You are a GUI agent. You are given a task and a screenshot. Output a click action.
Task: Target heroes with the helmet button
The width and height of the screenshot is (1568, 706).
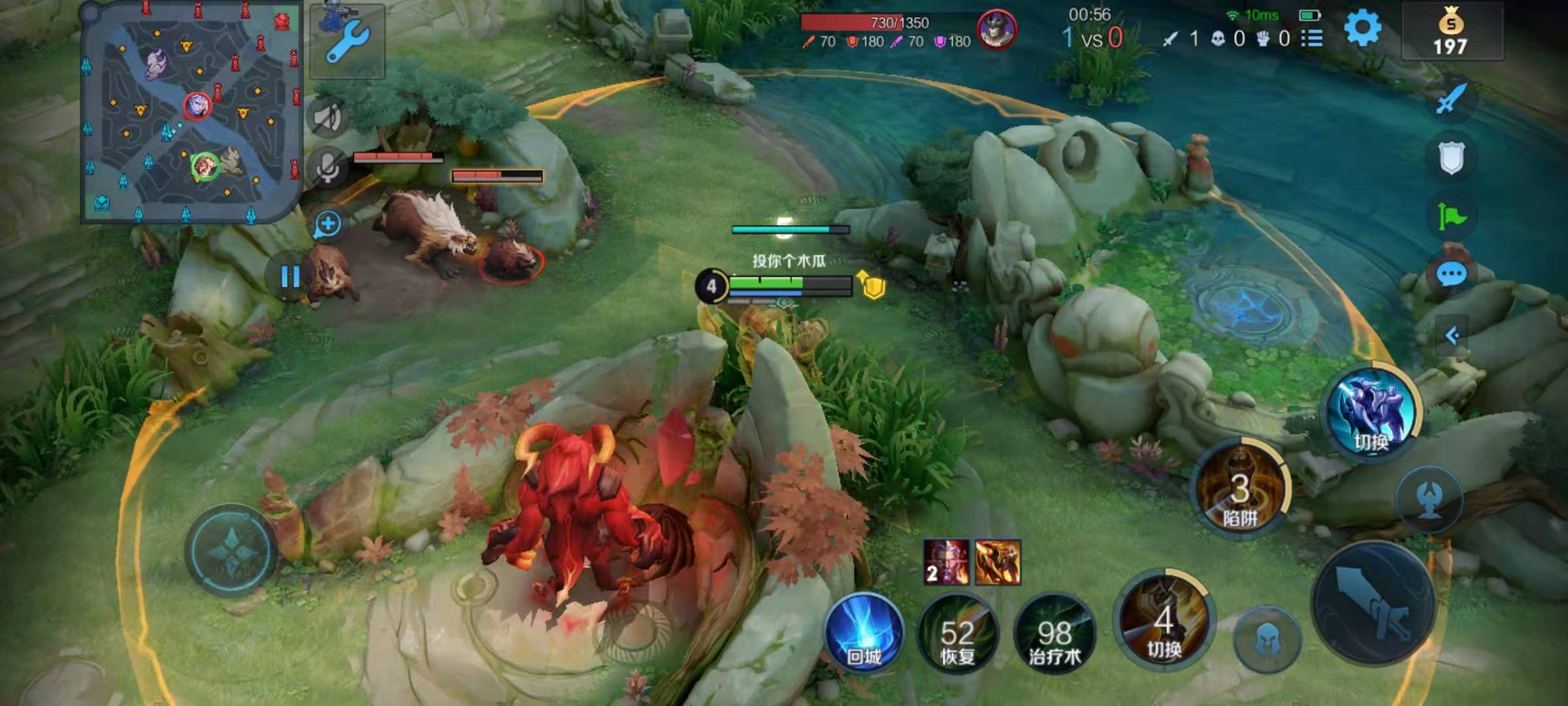(1267, 639)
